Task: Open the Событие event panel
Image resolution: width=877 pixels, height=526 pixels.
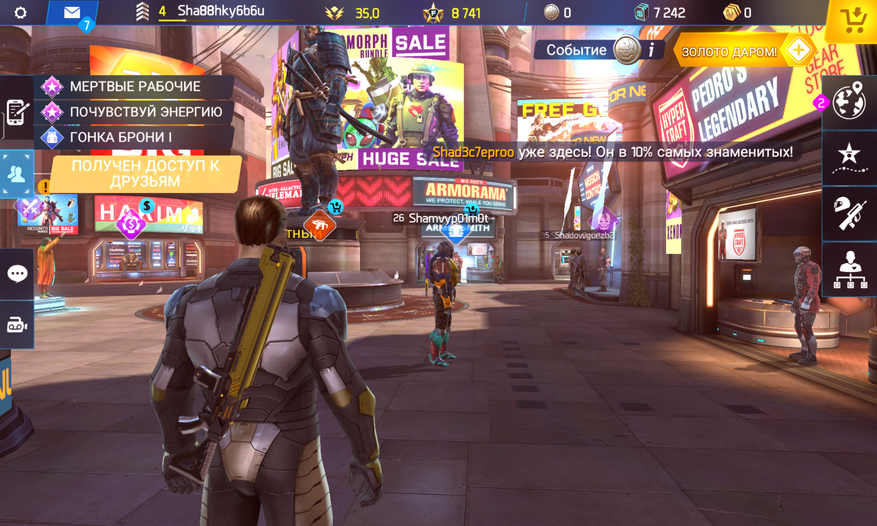Action: click(577, 49)
